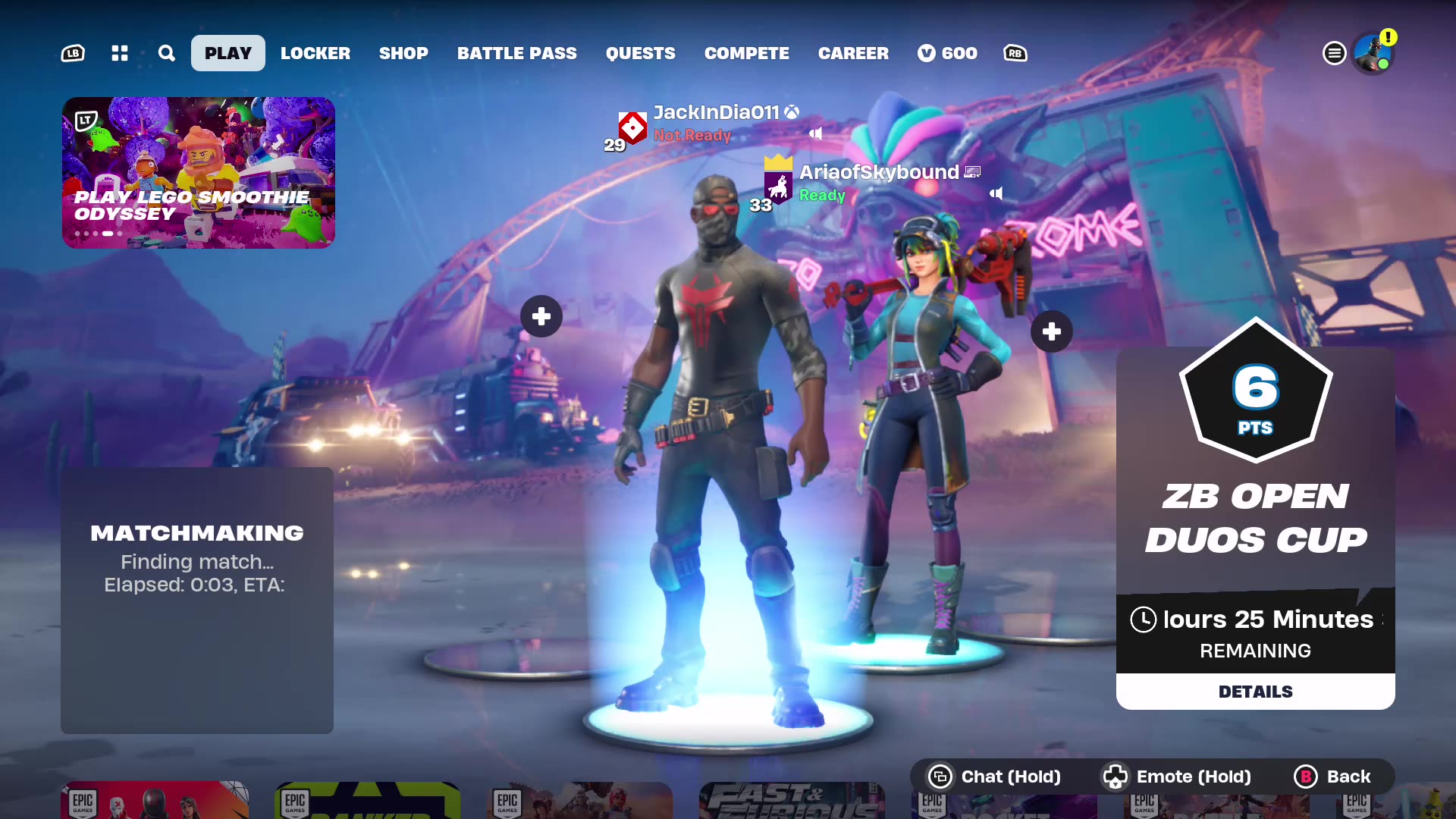Toggle JackInDia011's Not Ready status
The width and height of the screenshot is (1456, 819).
point(692,136)
